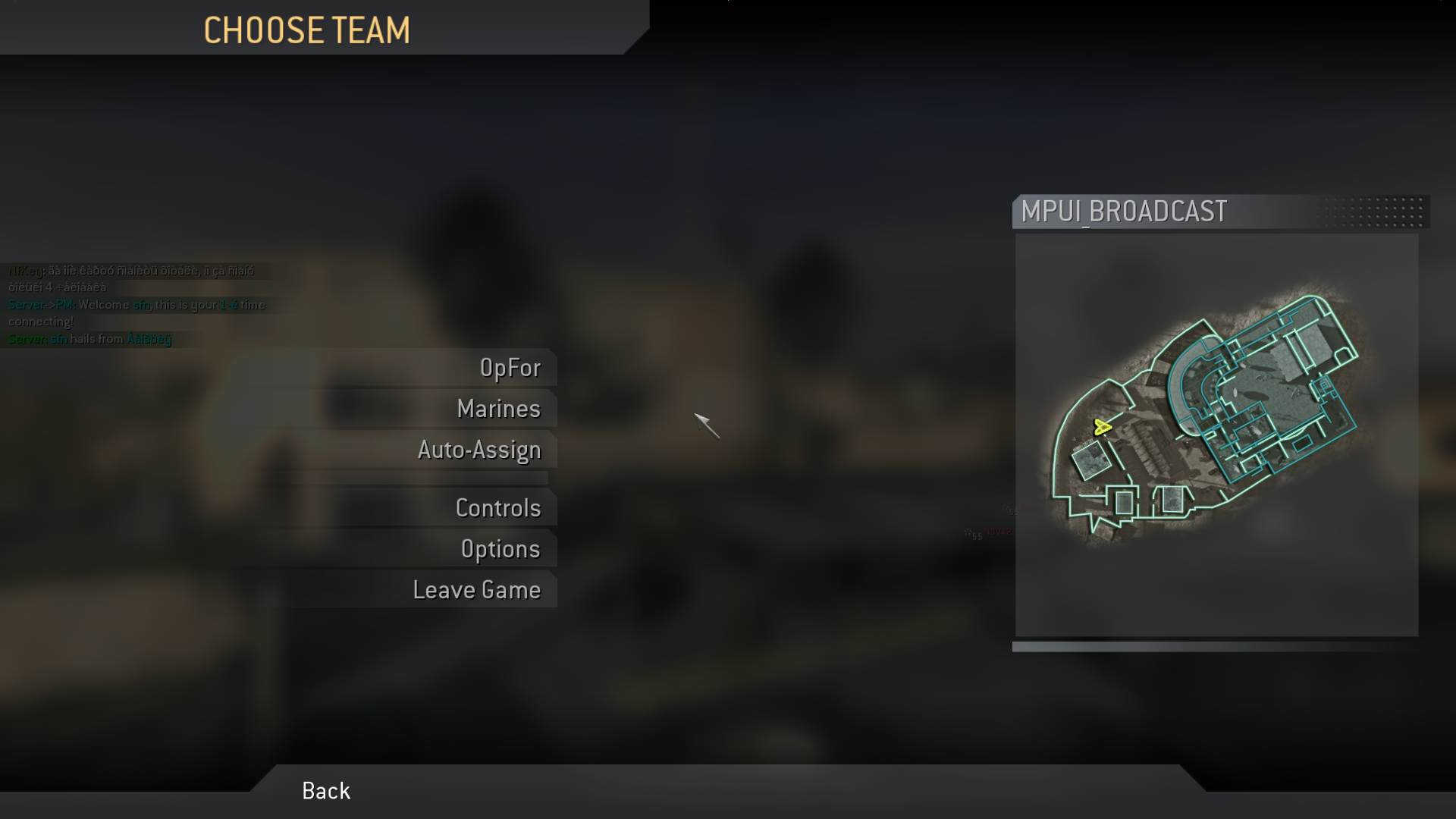This screenshot has width=1456, height=819.
Task: Open the Options menu
Action: pyautogui.click(x=500, y=549)
